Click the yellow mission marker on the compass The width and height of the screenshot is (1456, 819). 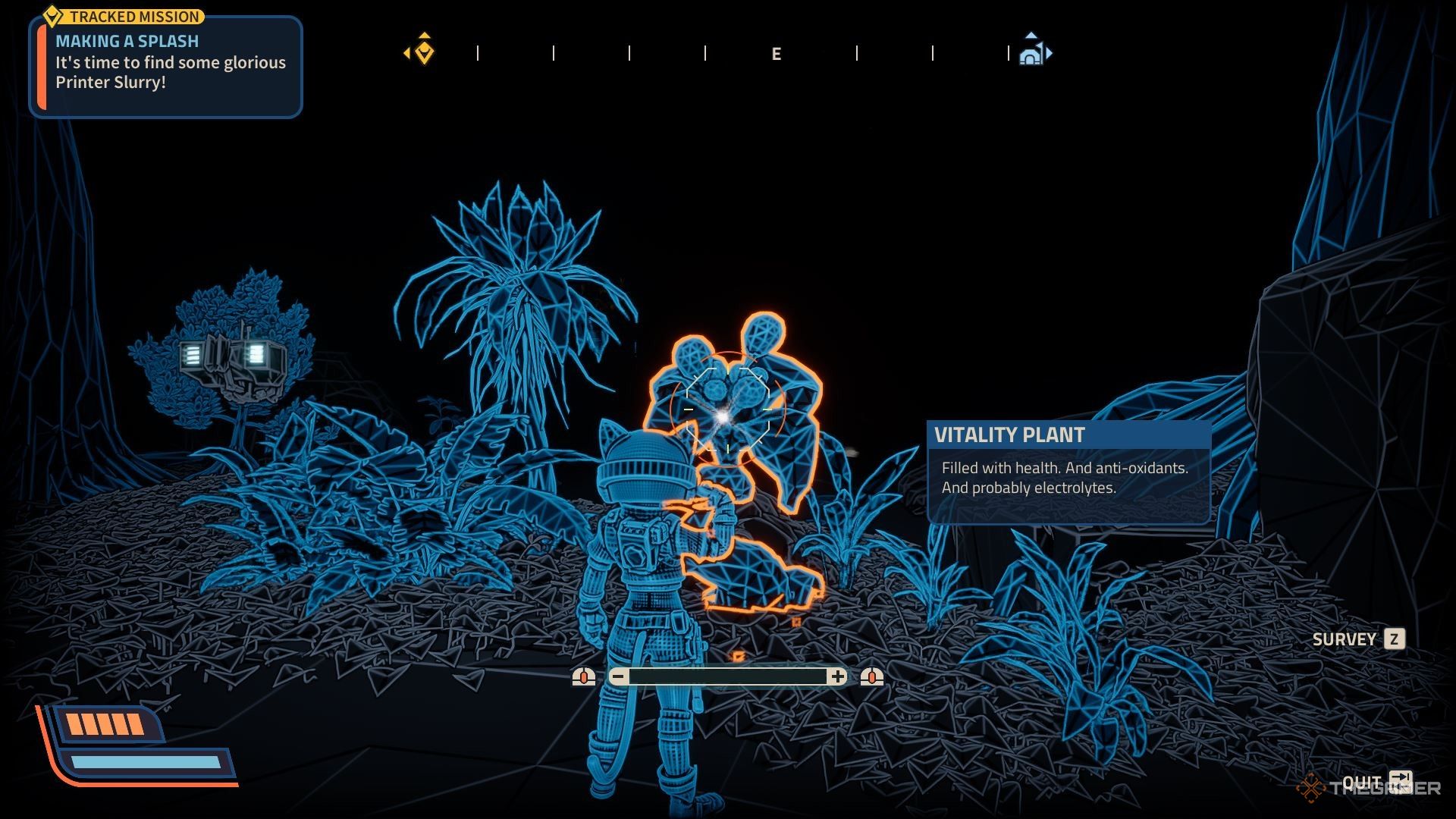click(424, 52)
